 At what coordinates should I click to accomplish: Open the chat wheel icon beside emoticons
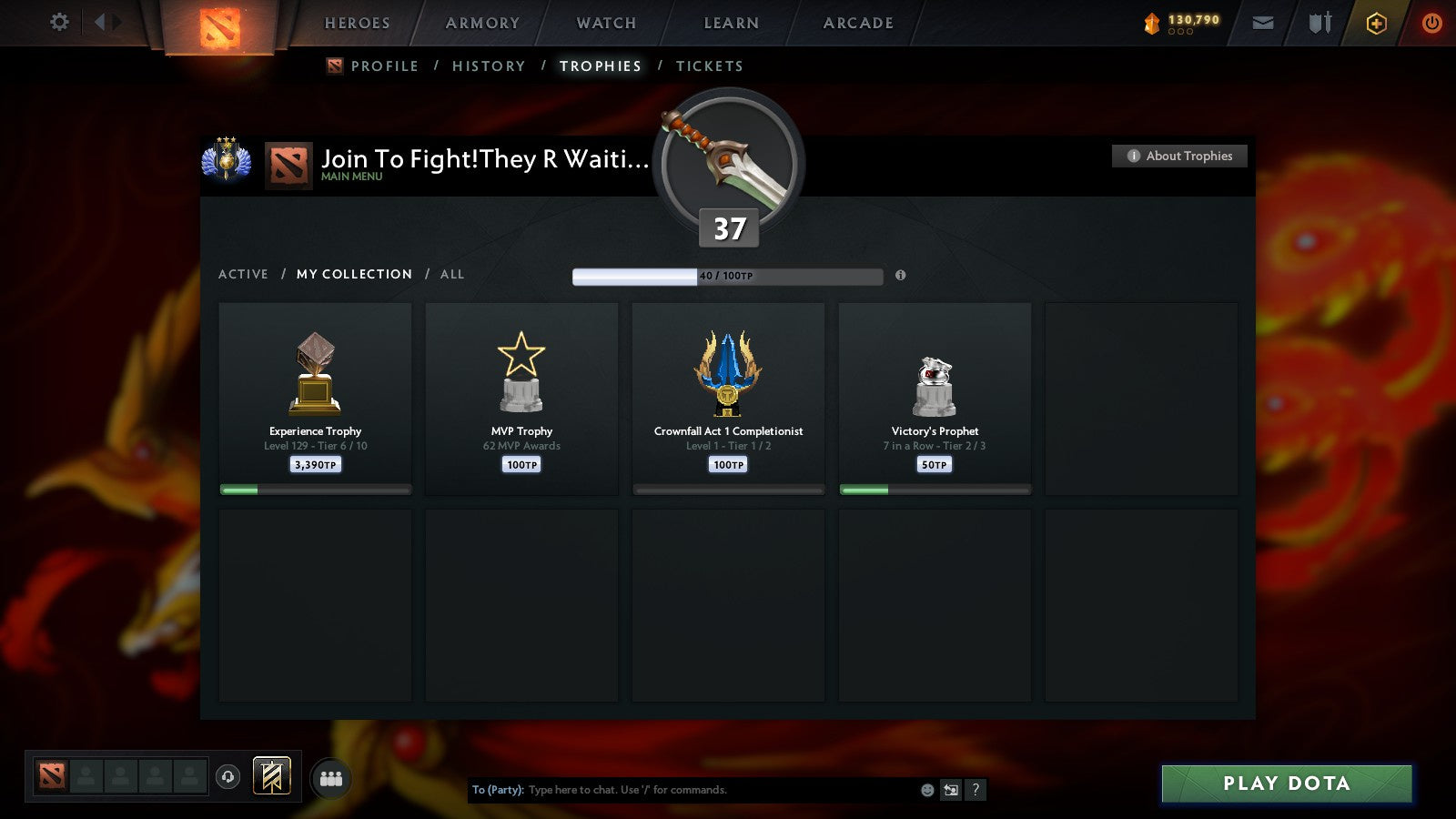click(x=950, y=790)
